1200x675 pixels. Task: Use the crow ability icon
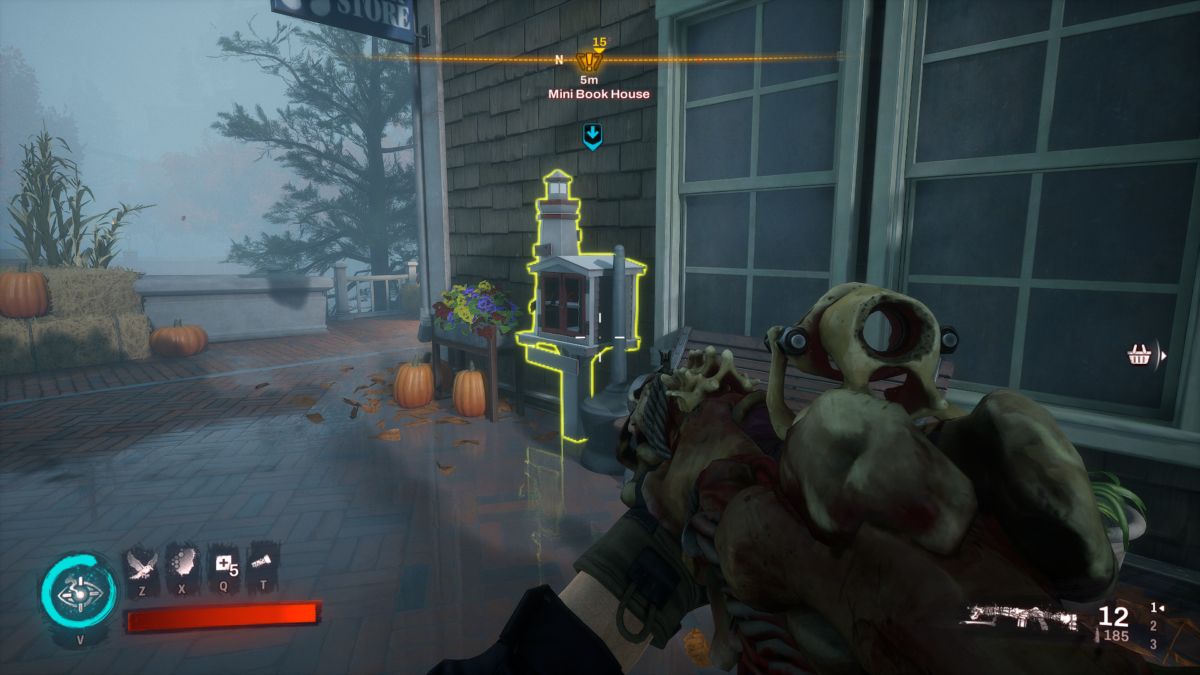click(141, 565)
